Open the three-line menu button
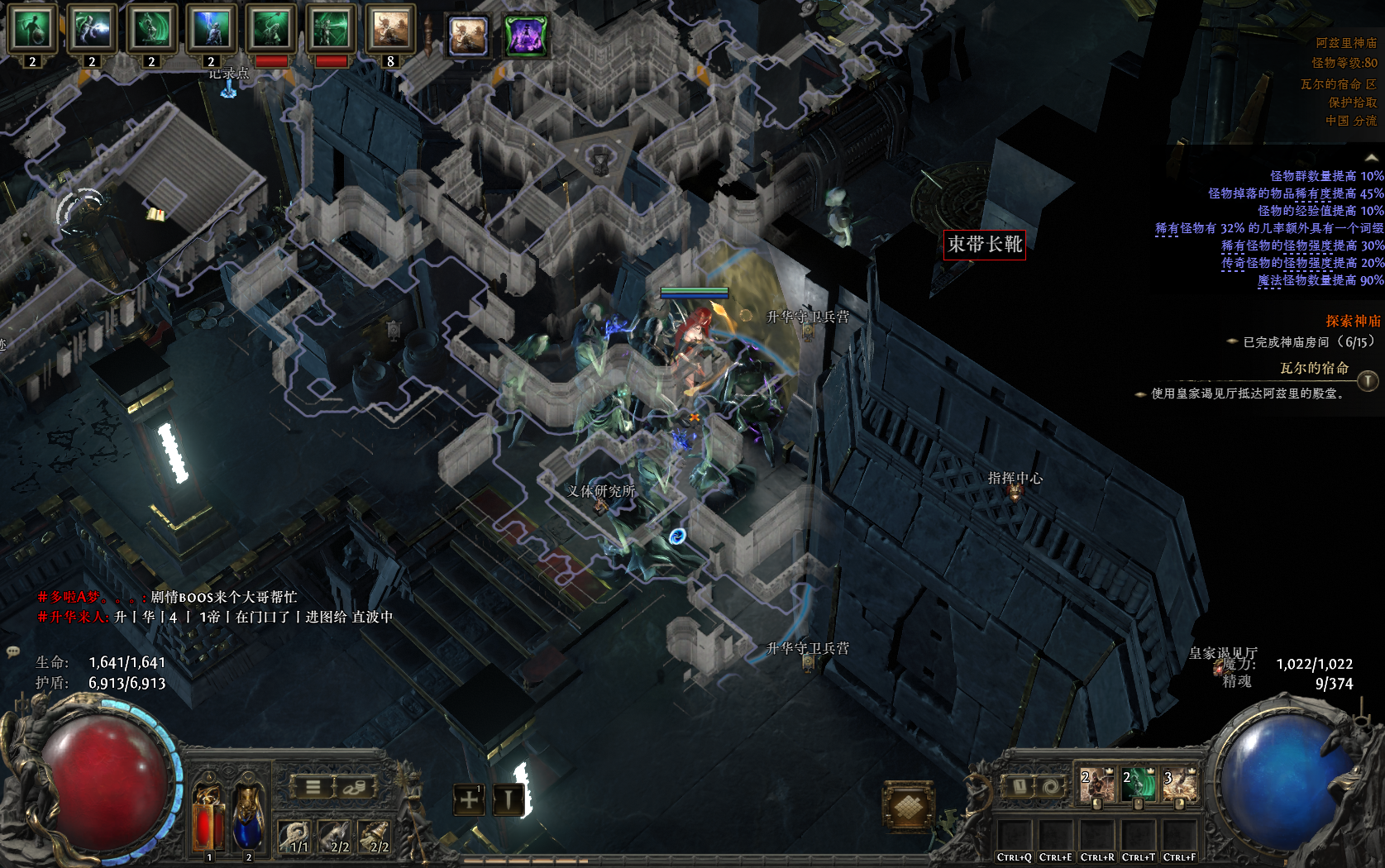 click(313, 787)
